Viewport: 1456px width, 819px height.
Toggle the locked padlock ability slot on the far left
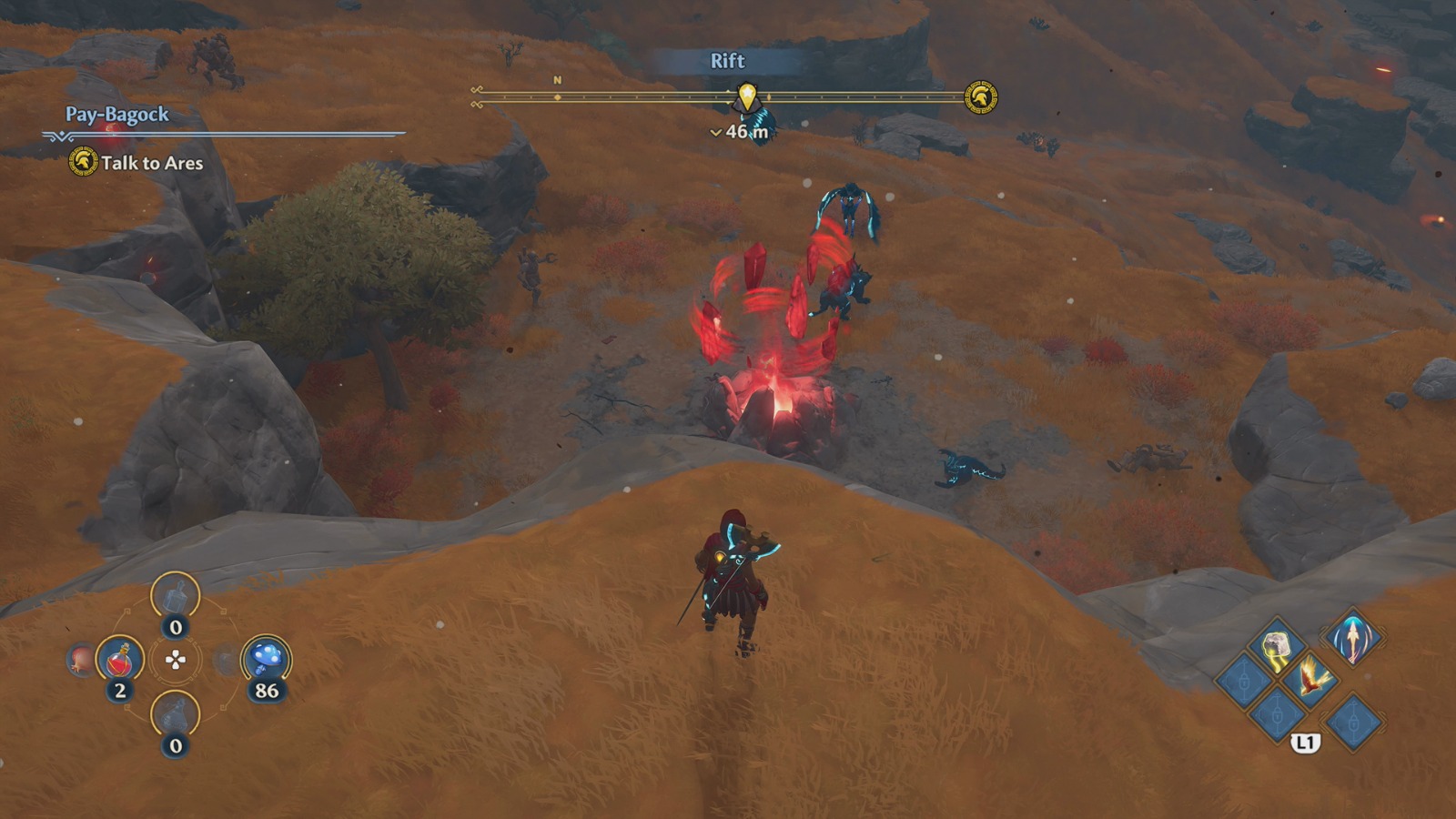1243,682
